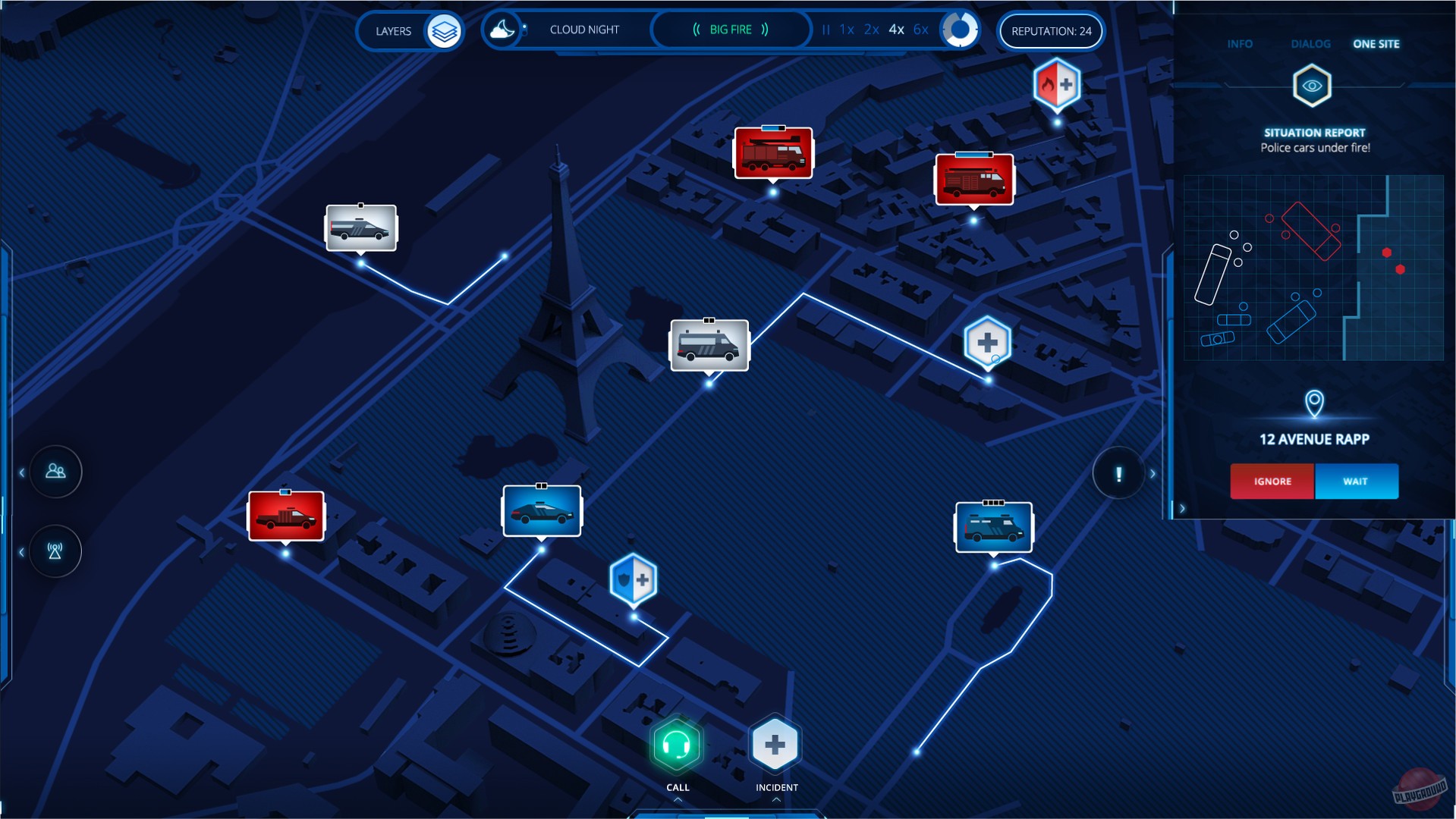Click the Cloud Night weather icon

(502, 30)
